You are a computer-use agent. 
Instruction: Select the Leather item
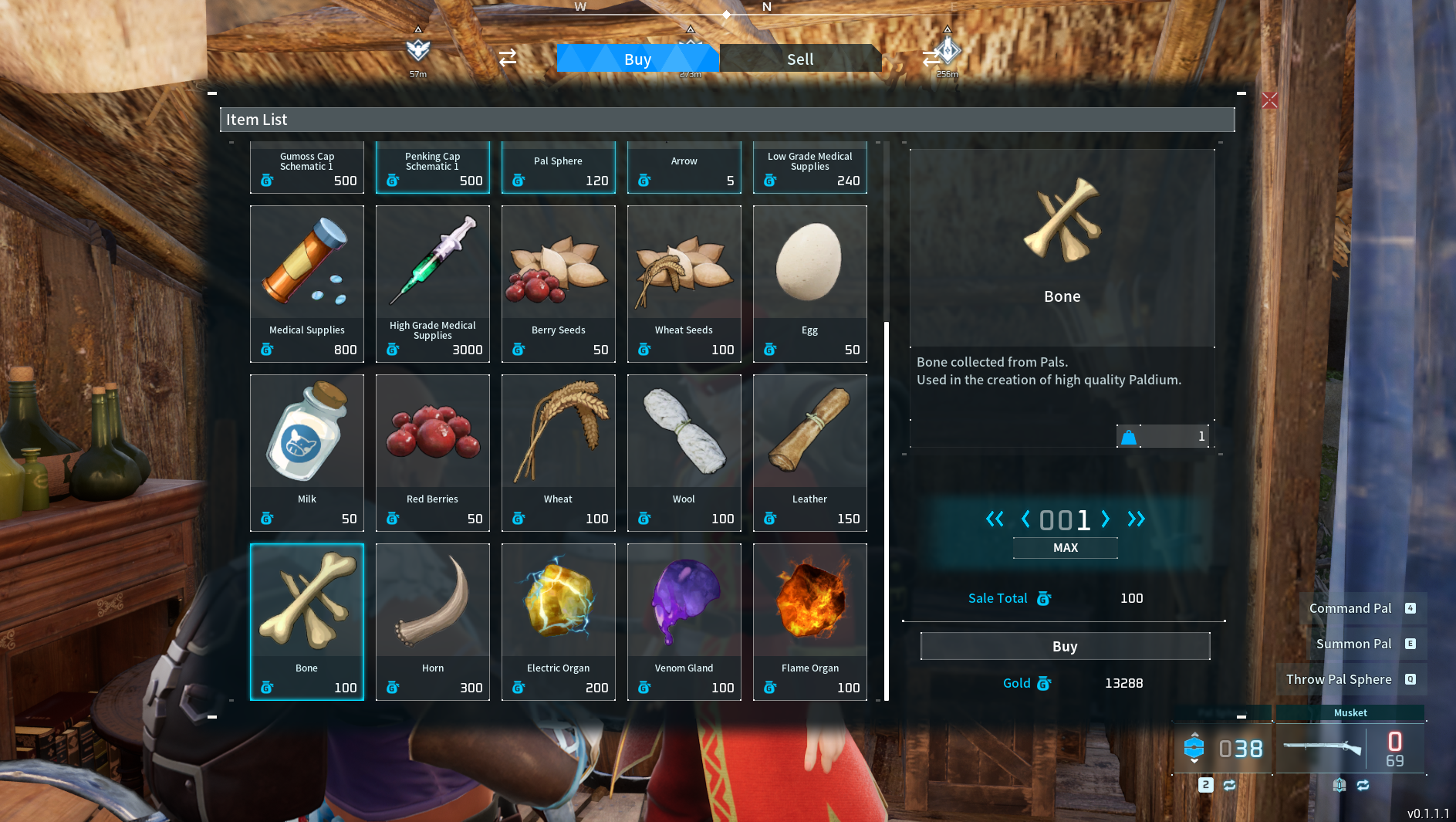coord(809,452)
